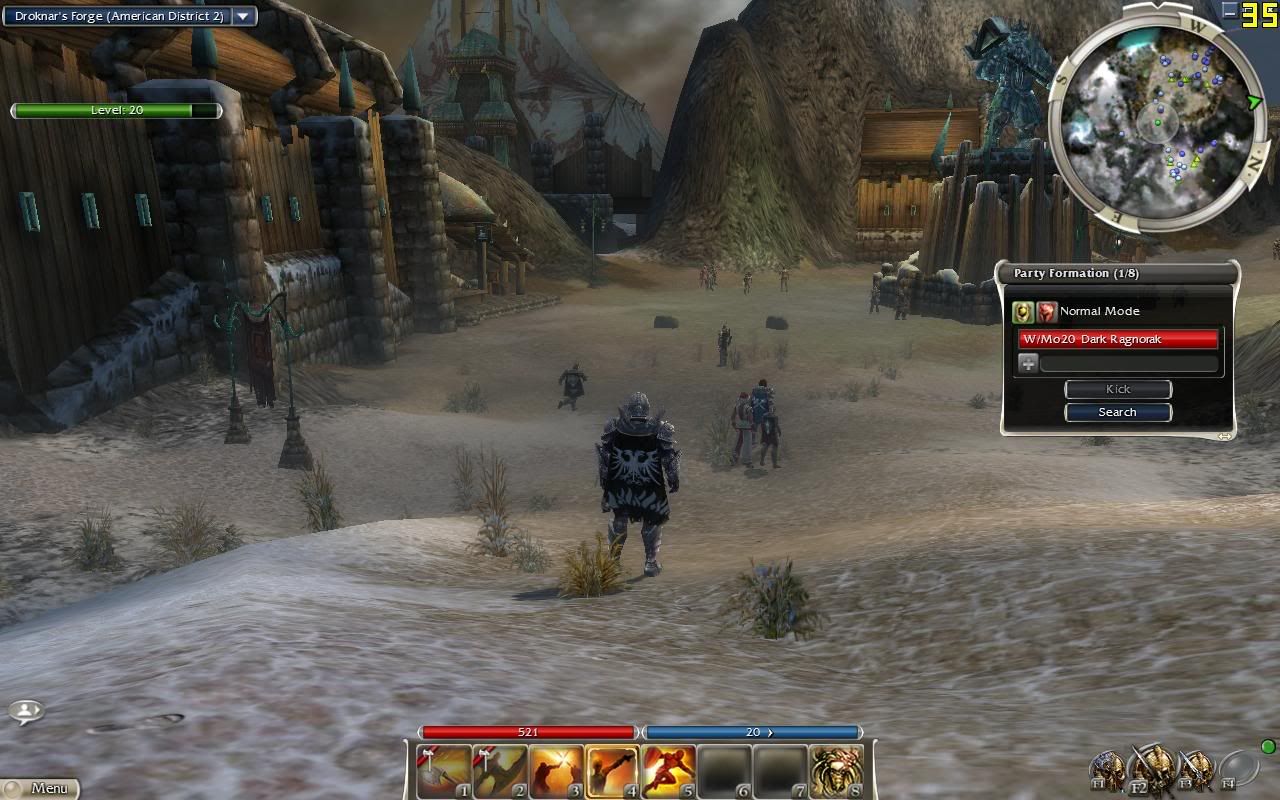The height and width of the screenshot is (800, 1280).
Task: Use the golden lion face skill in slot 8
Action: 836,772
